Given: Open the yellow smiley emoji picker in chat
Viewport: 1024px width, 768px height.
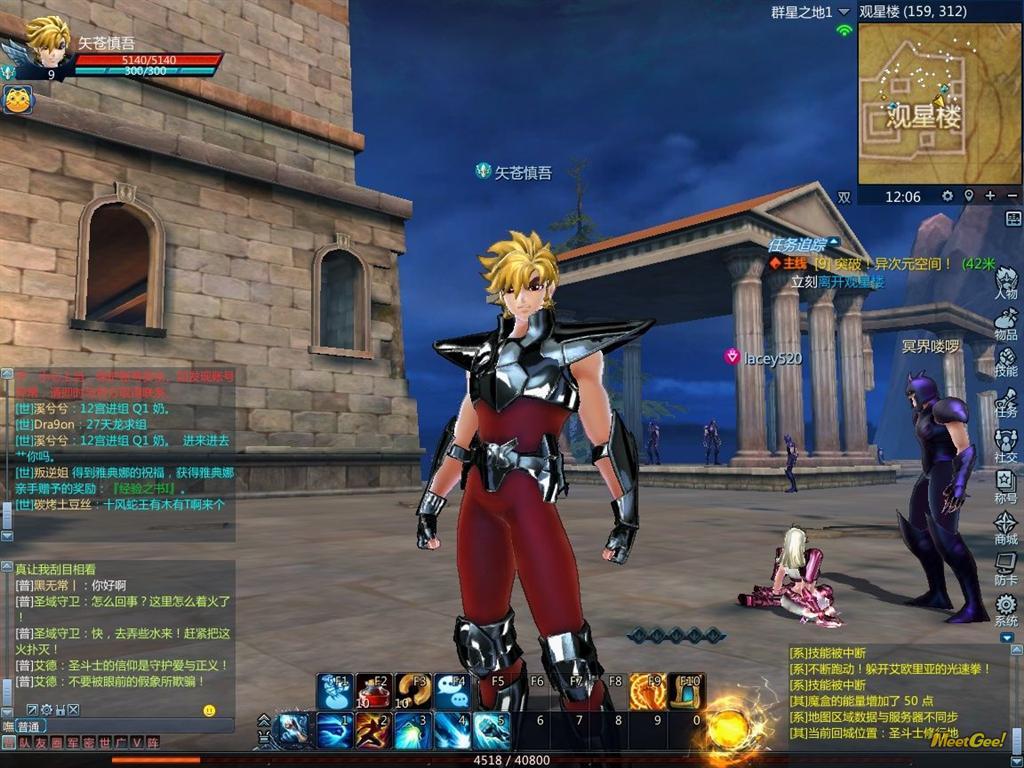Looking at the screenshot, I should [209, 710].
